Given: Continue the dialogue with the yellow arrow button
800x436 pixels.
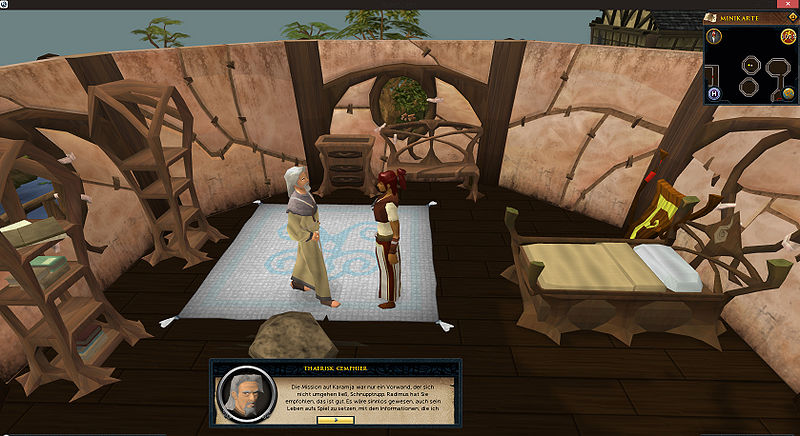Looking at the screenshot, I should pyautogui.click(x=335, y=421).
